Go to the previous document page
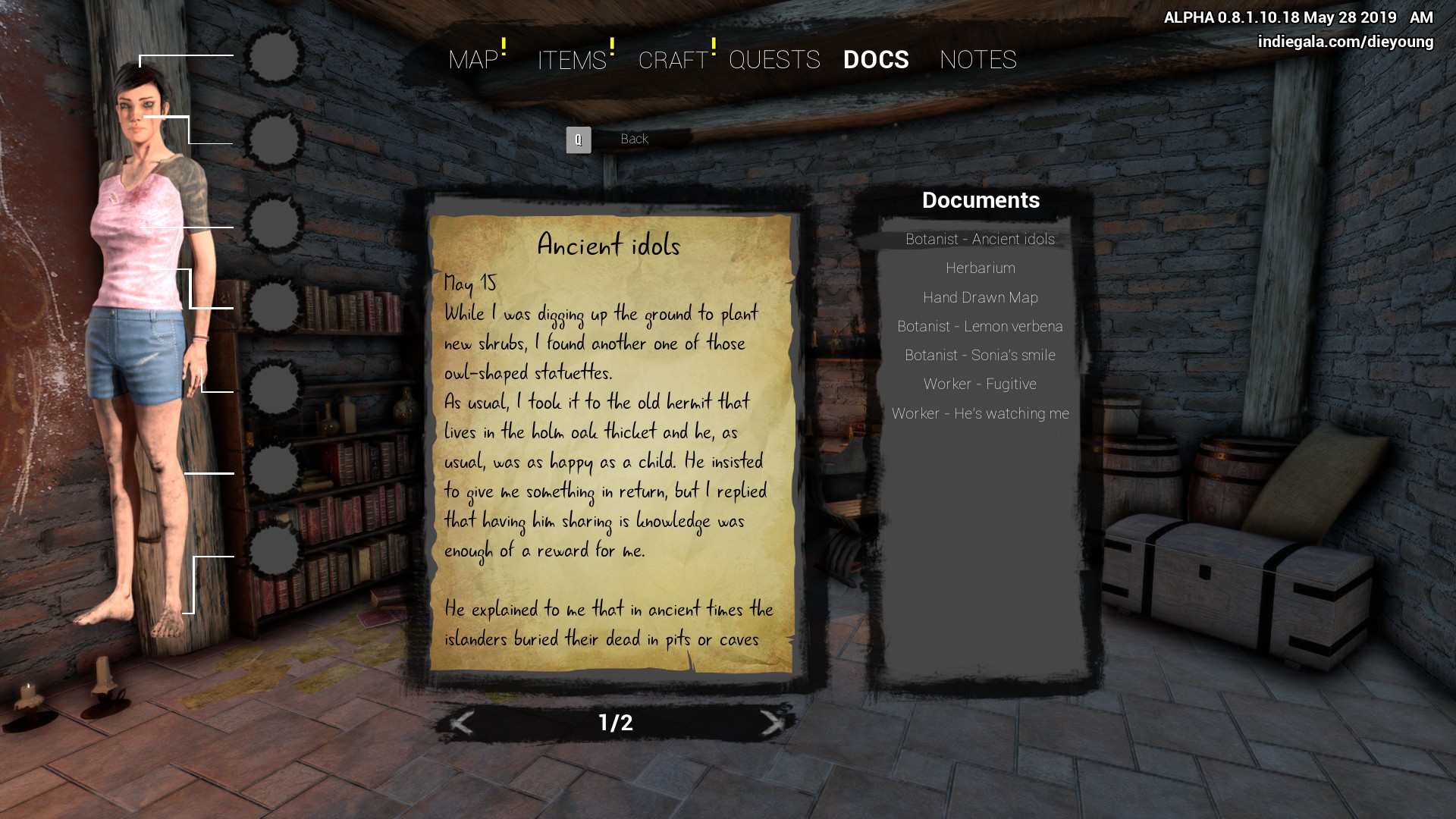 click(x=462, y=723)
